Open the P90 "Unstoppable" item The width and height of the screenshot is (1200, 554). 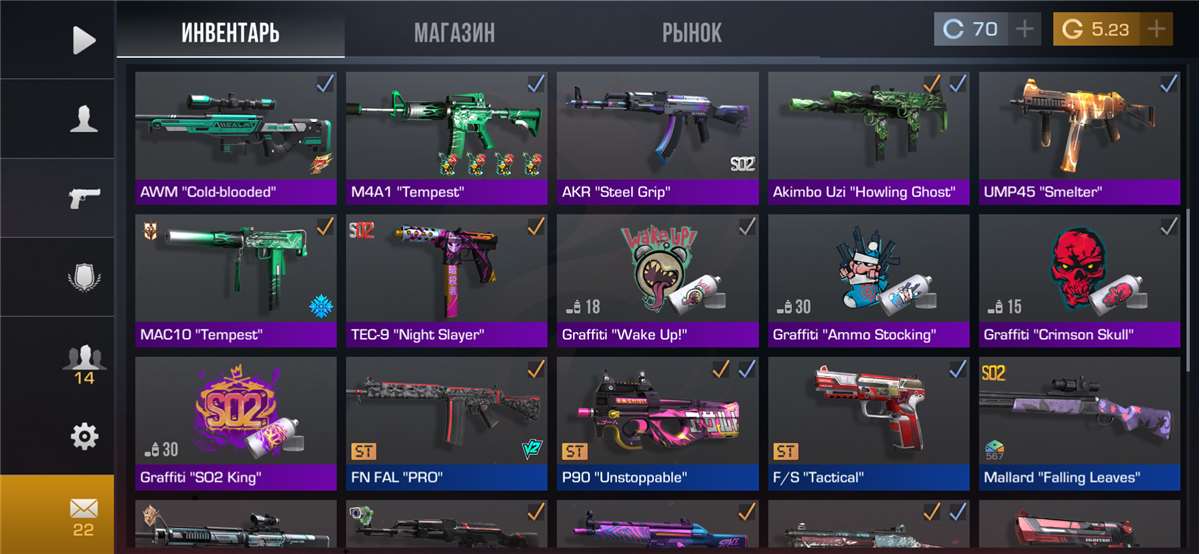point(658,416)
